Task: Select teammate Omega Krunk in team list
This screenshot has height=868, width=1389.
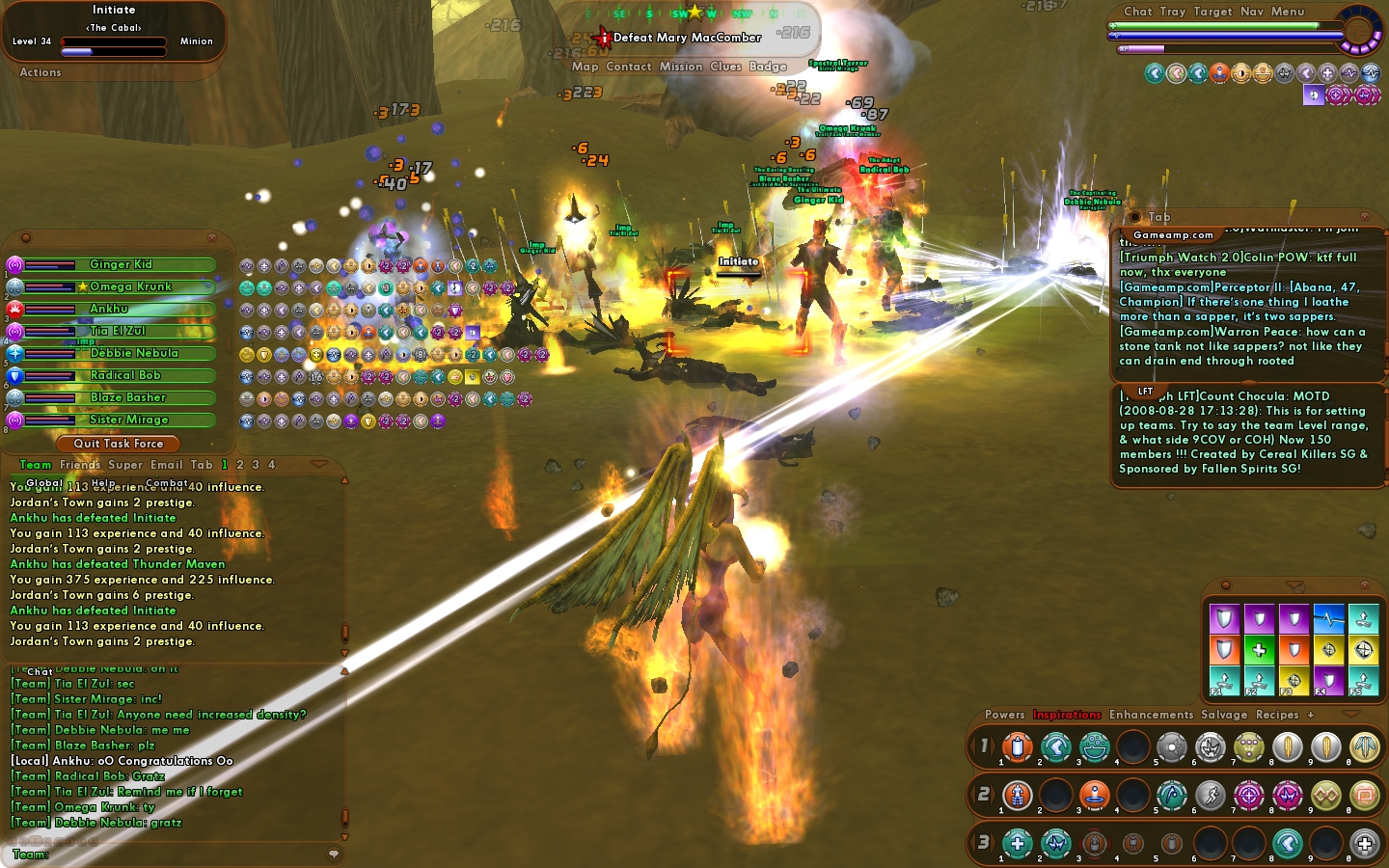Action: click(130, 286)
